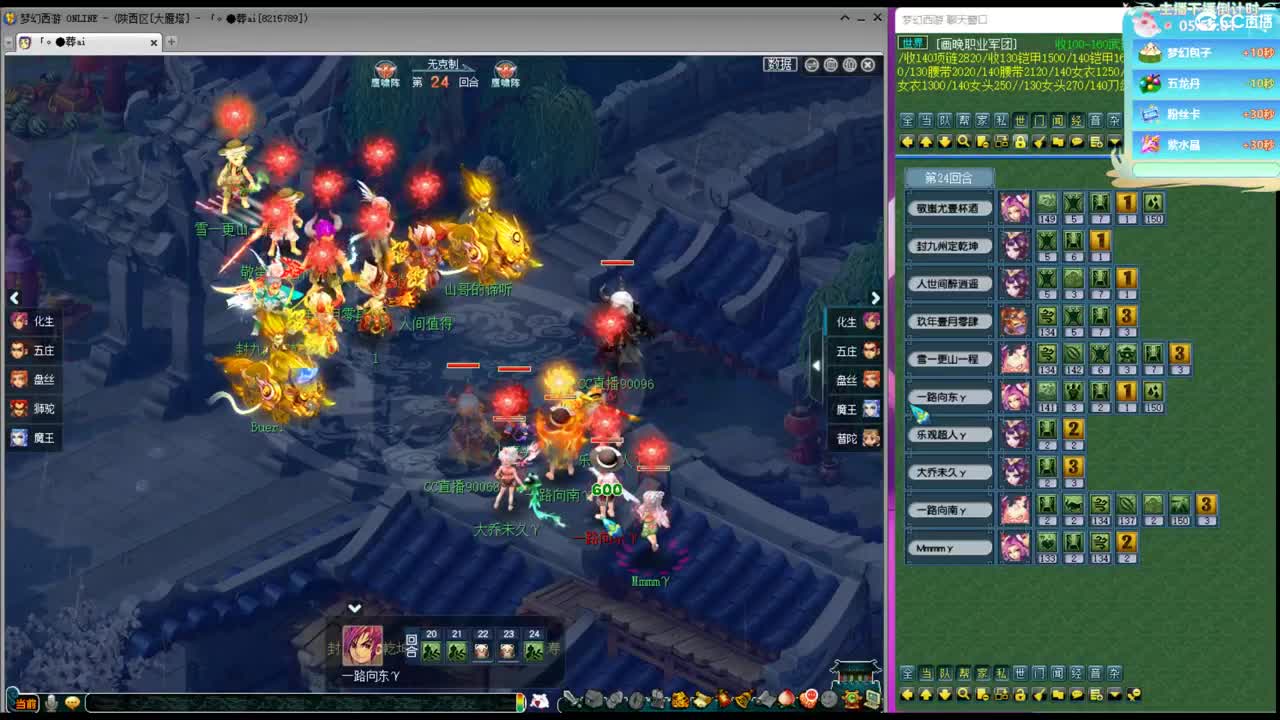The width and height of the screenshot is (1280, 720).
Task: Click the computer monitor icon at bottom right
Action: pyautogui.click(x=871, y=701)
